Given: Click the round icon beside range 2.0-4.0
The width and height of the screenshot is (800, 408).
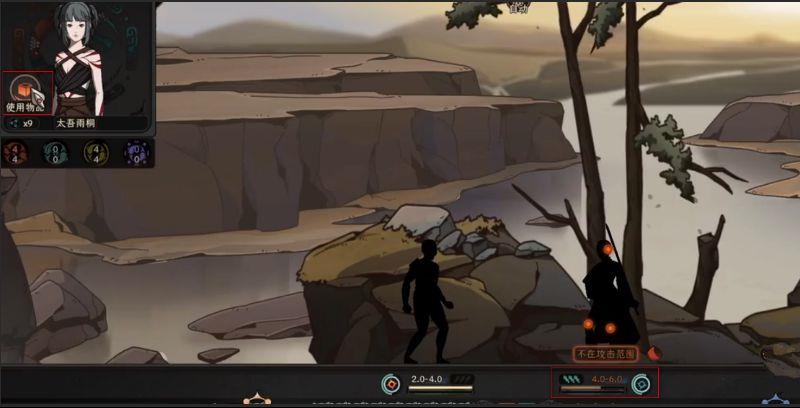Looking at the screenshot, I should tap(391, 382).
